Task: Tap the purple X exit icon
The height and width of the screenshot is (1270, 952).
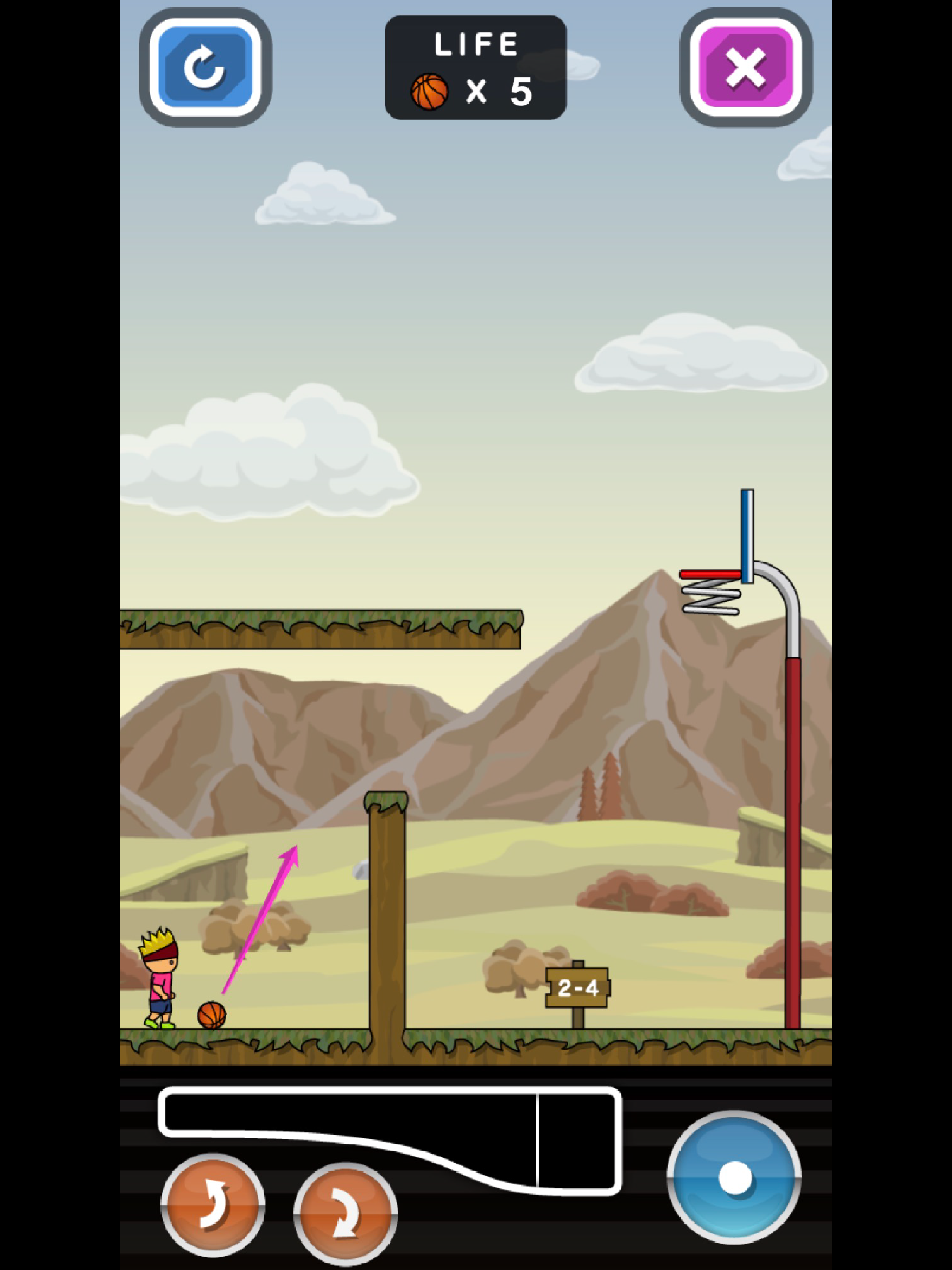Action: pos(747,69)
